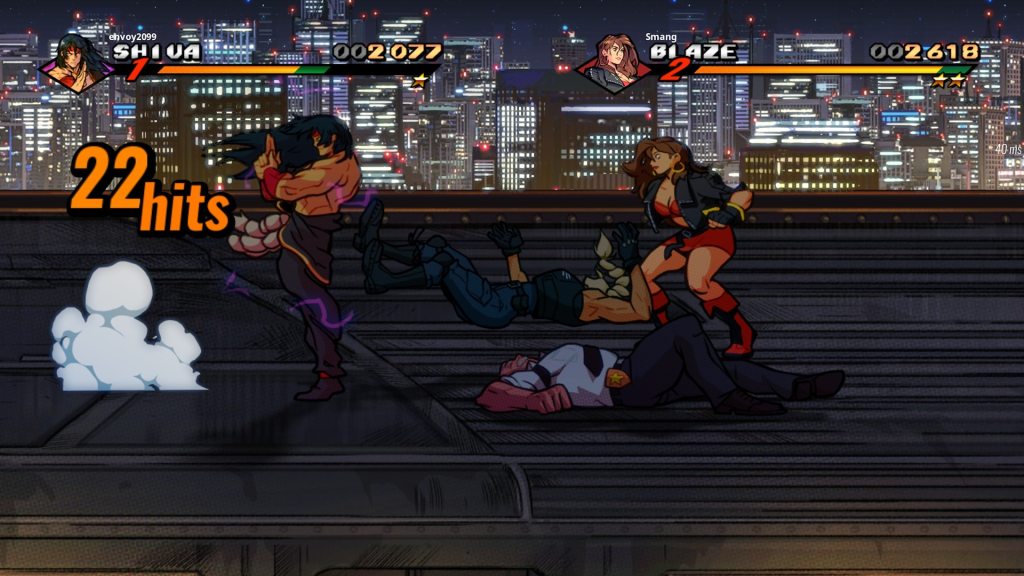Click Shiva's character portrait
The image size is (1024, 576).
pos(75,62)
